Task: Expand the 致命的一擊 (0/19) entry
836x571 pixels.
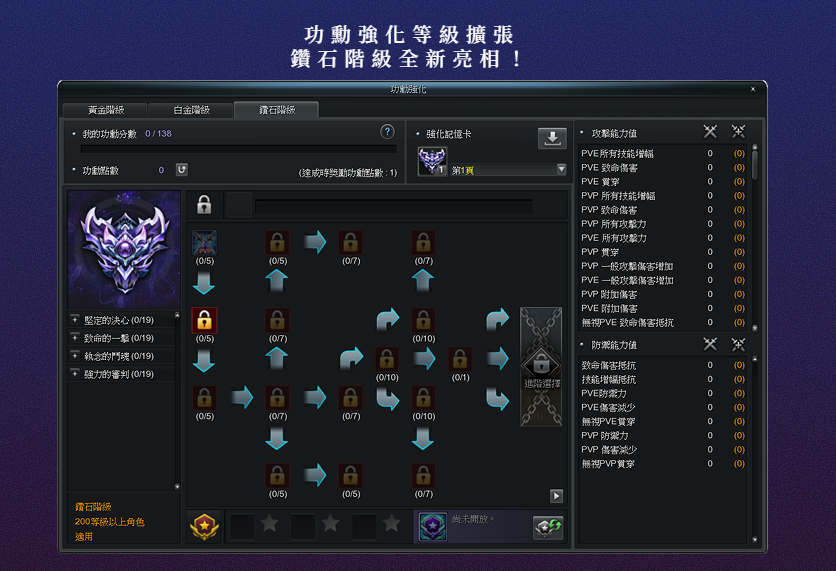Action: [75, 338]
